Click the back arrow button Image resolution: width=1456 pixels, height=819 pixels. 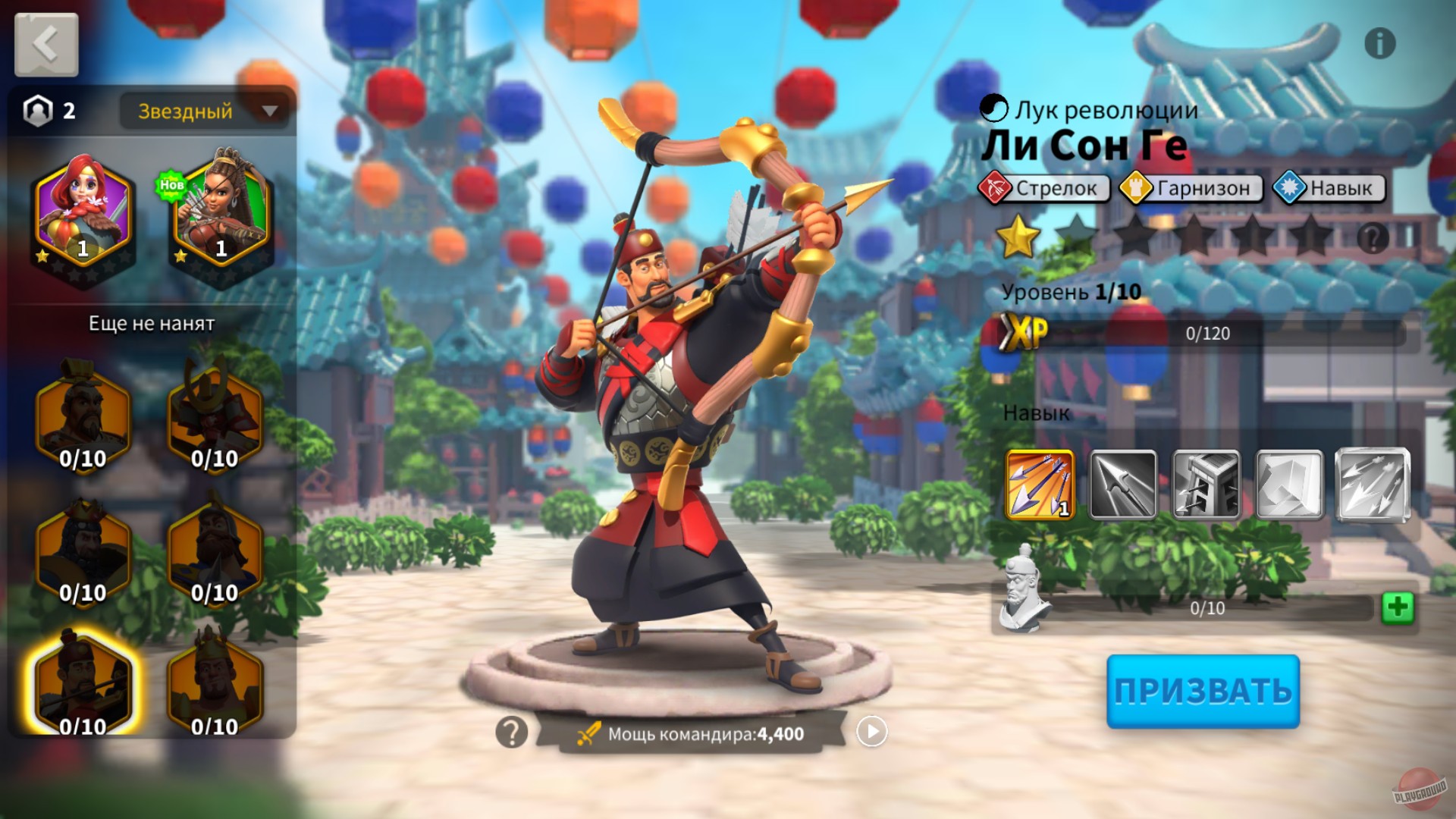[45, 45]
